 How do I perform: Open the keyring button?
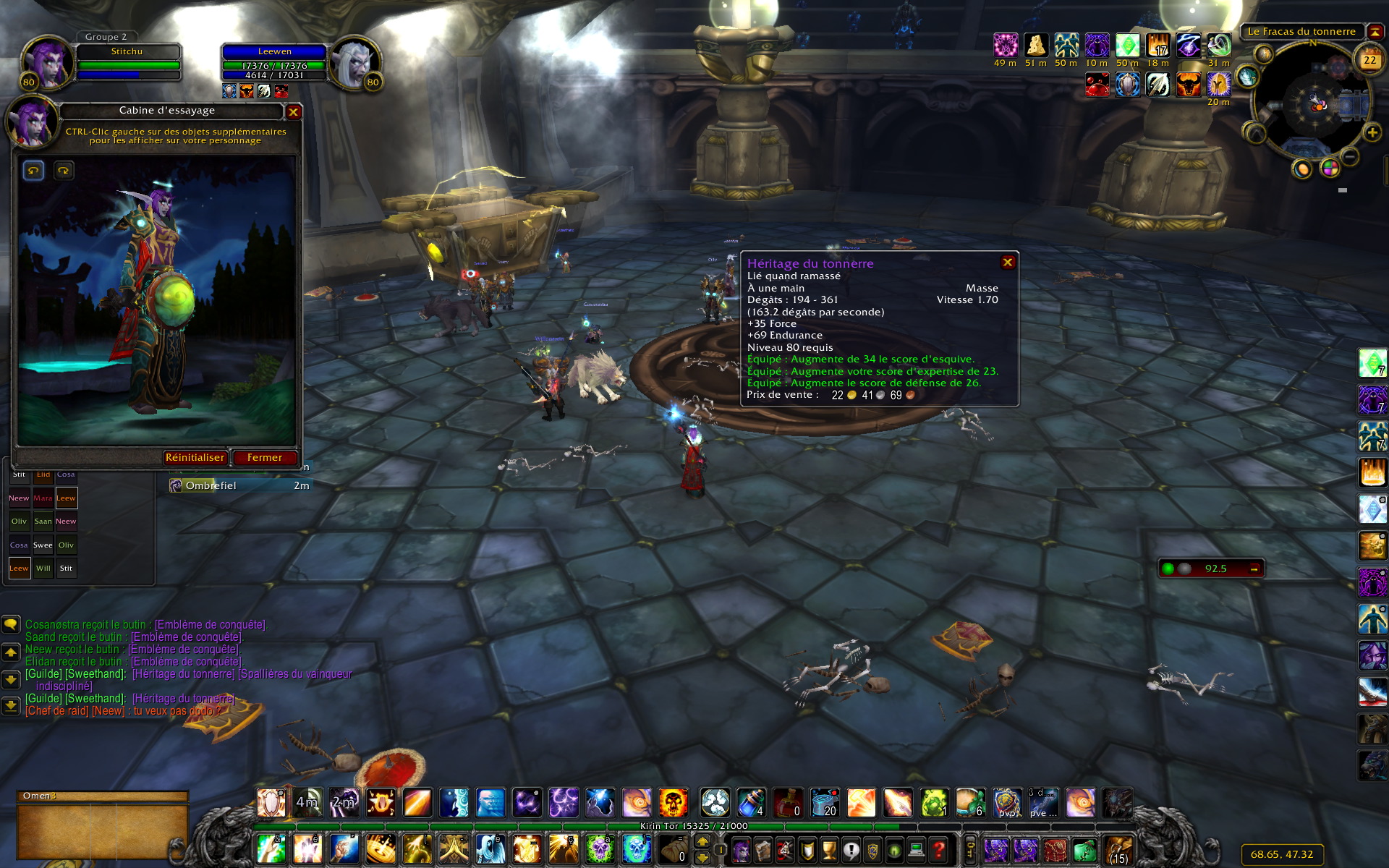pyautogui.click(x=970, y=848)
